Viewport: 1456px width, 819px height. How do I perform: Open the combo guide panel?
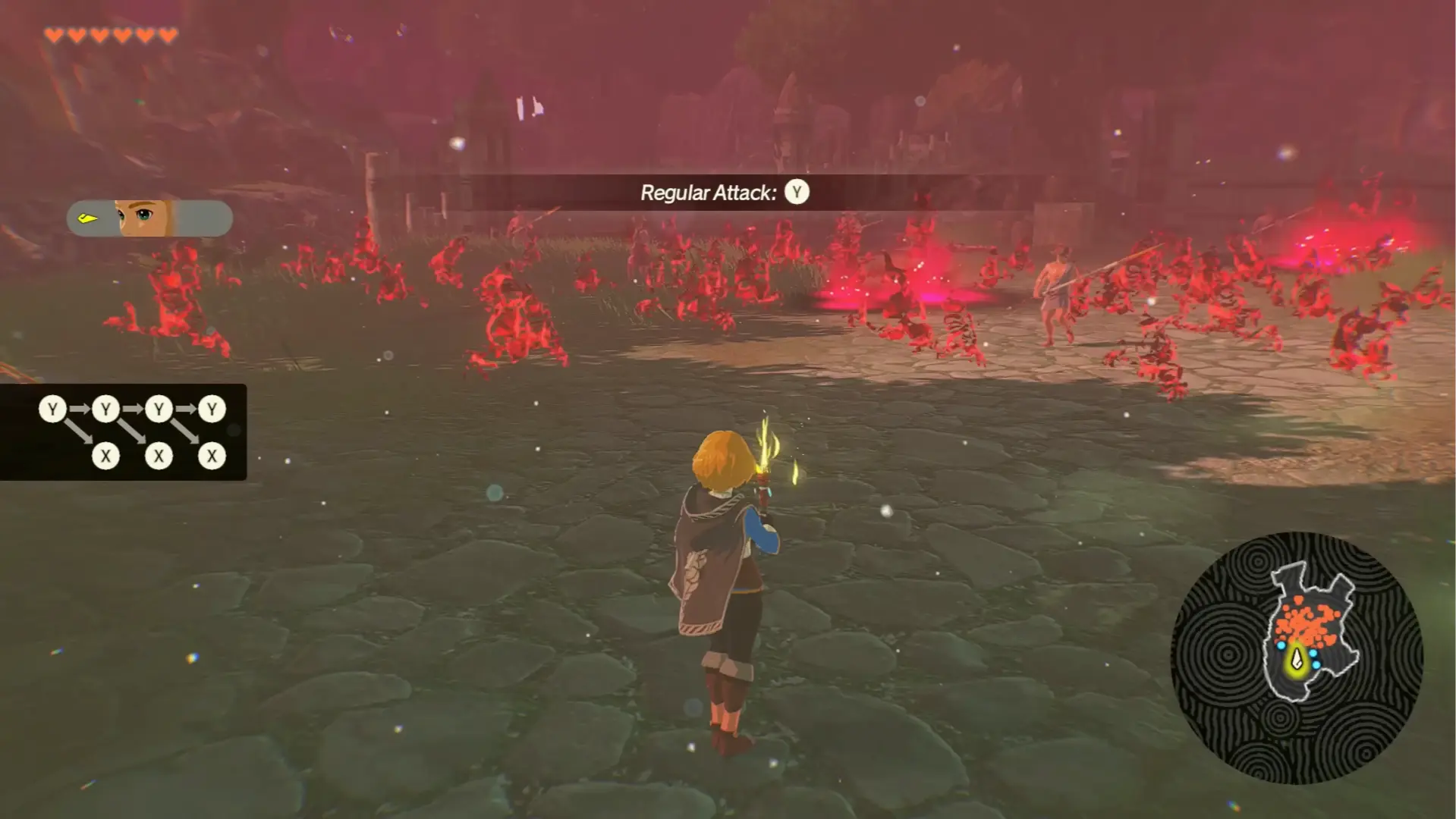[125, 432]
